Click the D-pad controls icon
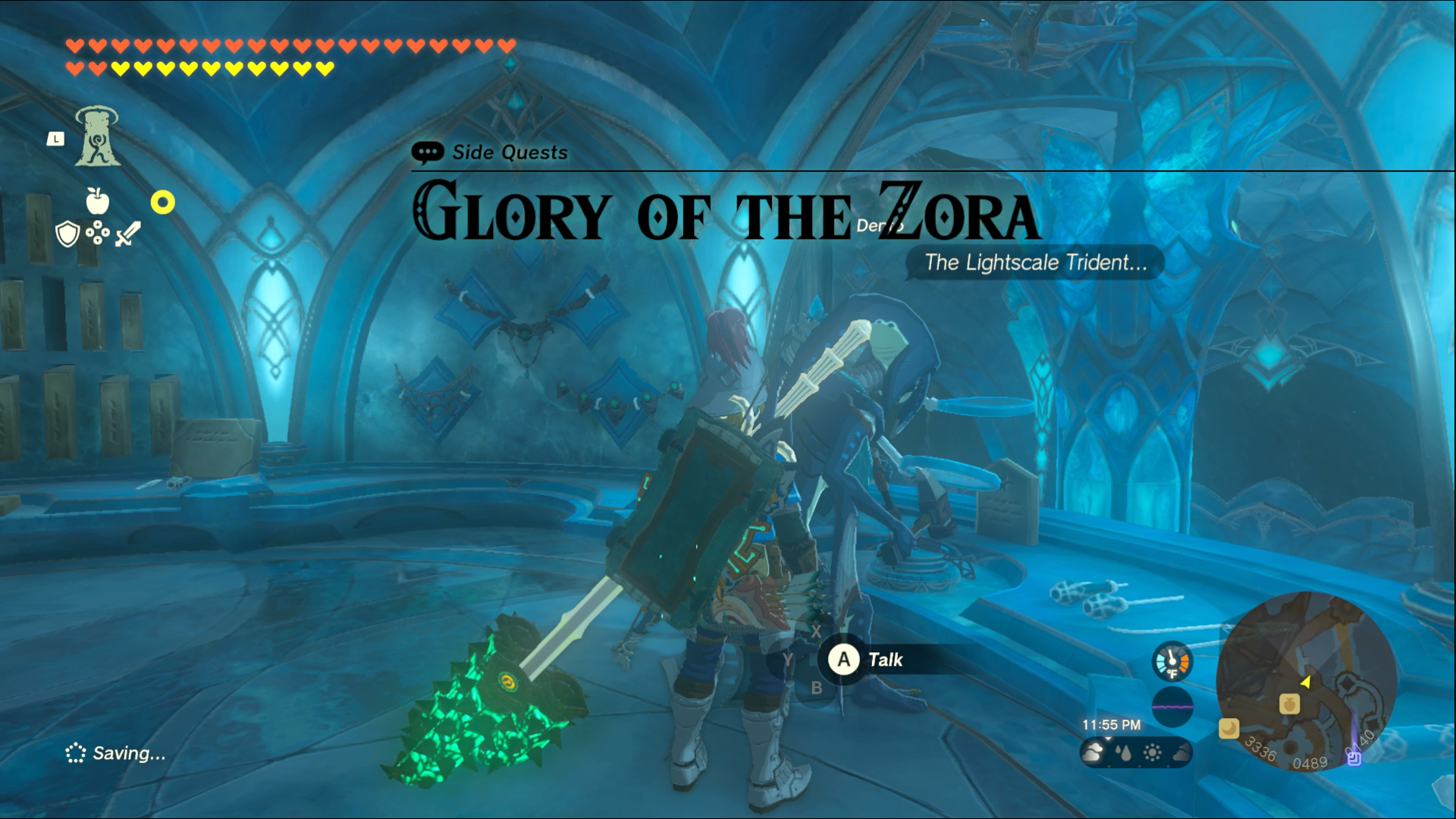Viewport: 1456px width, 819px height. 96,232
